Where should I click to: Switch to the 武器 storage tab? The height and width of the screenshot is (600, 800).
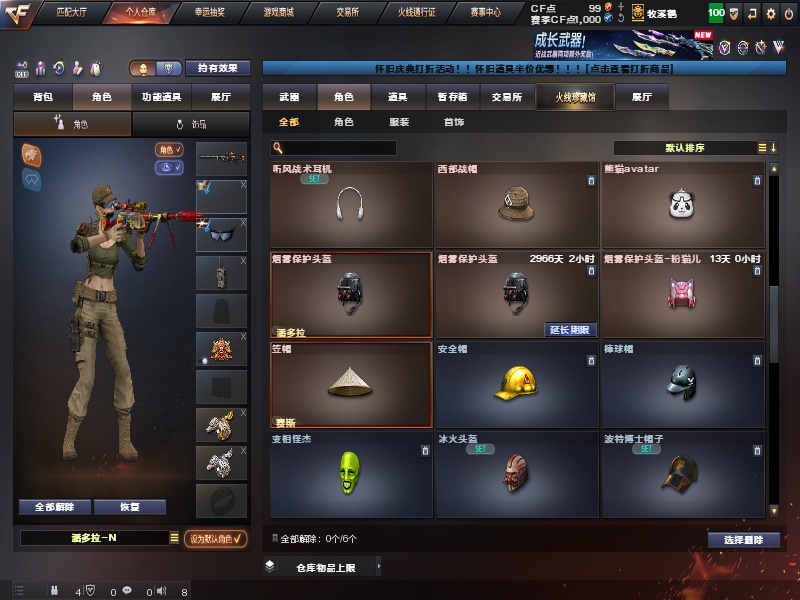[289, 98]
